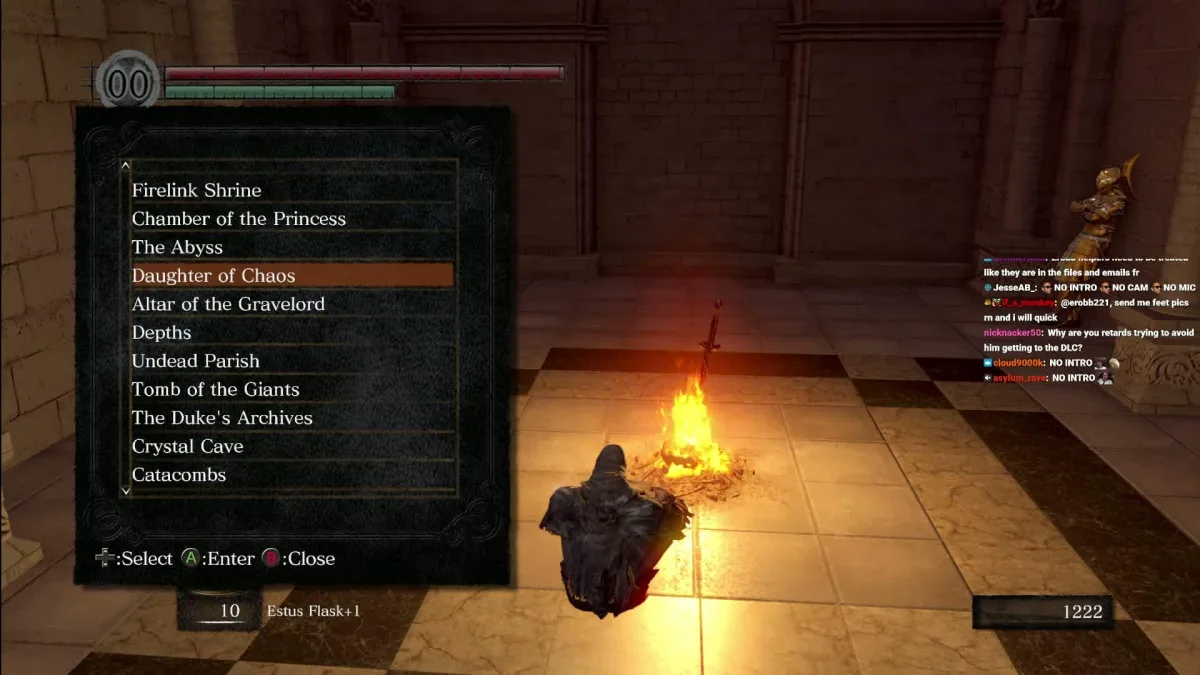
Task: Pick Depths from the bonfire list
Action: [162, 332]
